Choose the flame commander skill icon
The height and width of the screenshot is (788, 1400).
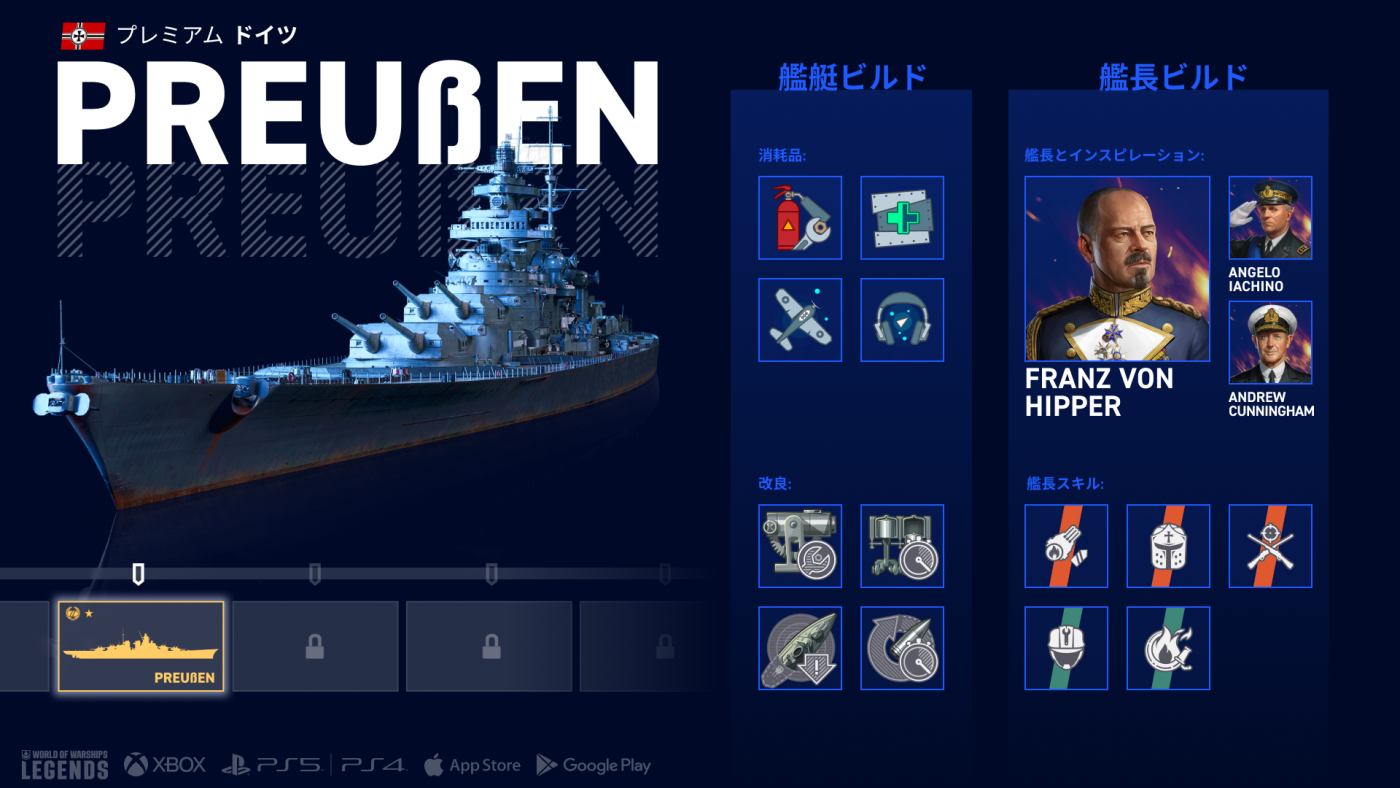1168,648
